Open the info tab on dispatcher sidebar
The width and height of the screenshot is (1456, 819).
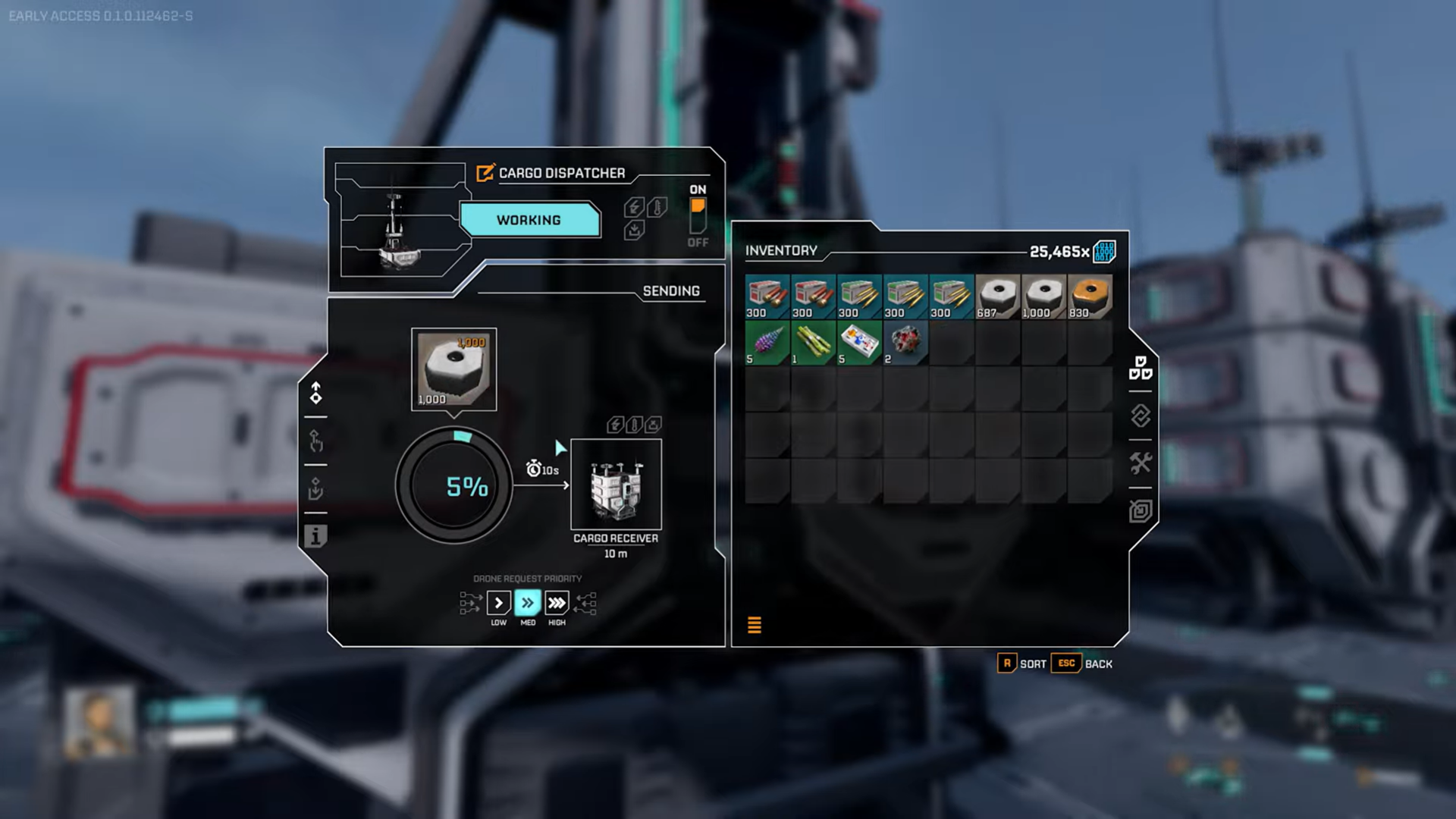pyautogui.click(x=315, y=536)
